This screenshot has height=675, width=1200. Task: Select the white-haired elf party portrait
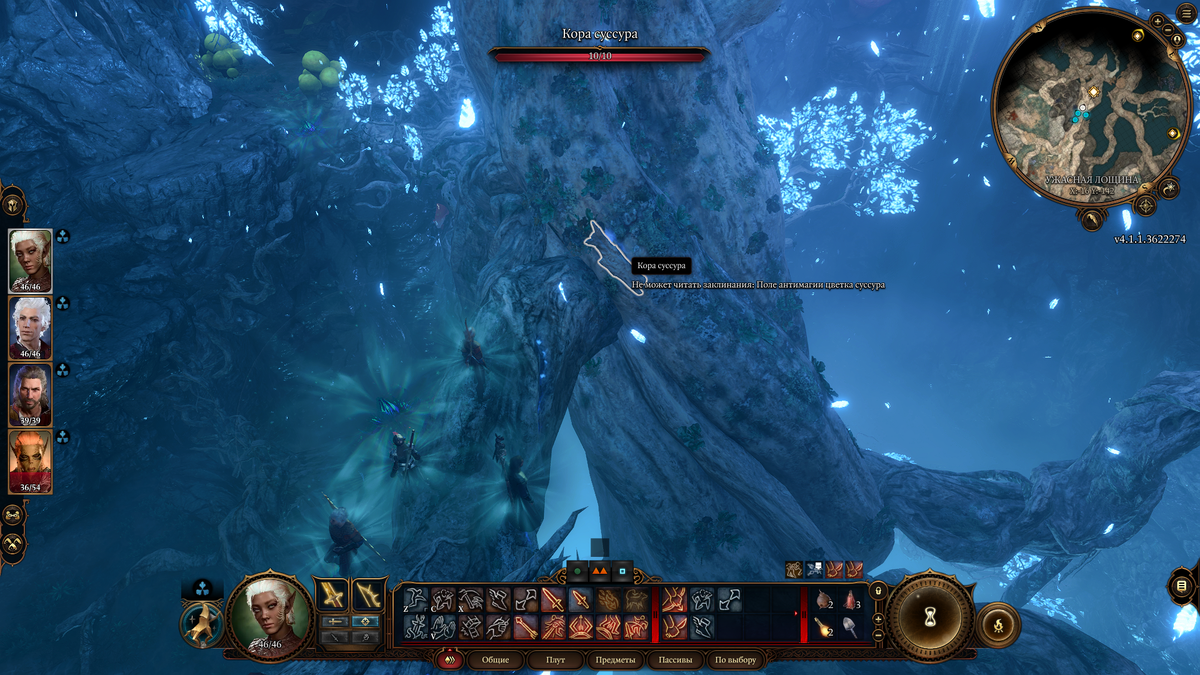30,325
